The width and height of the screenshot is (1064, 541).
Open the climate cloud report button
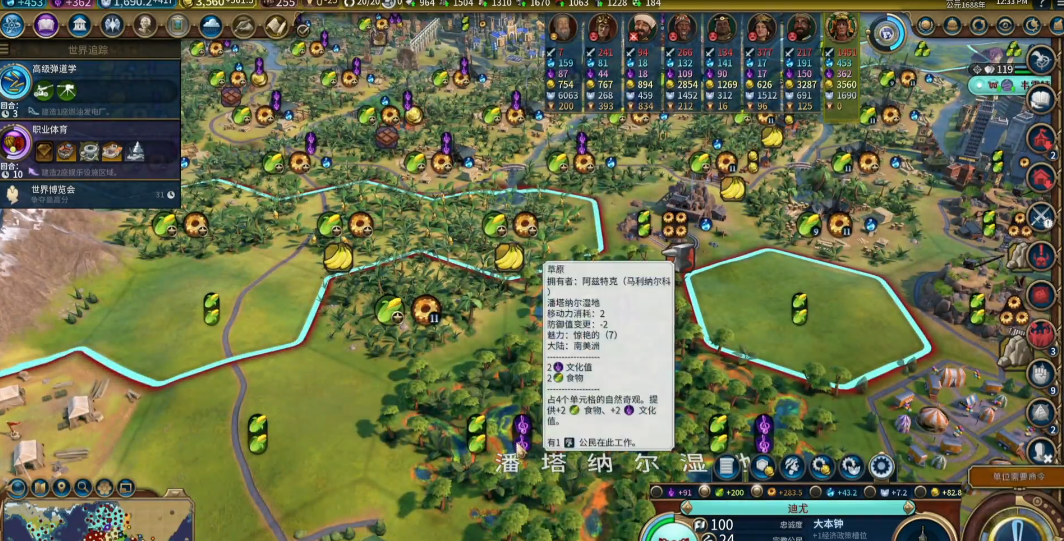(x=211, y=25)
